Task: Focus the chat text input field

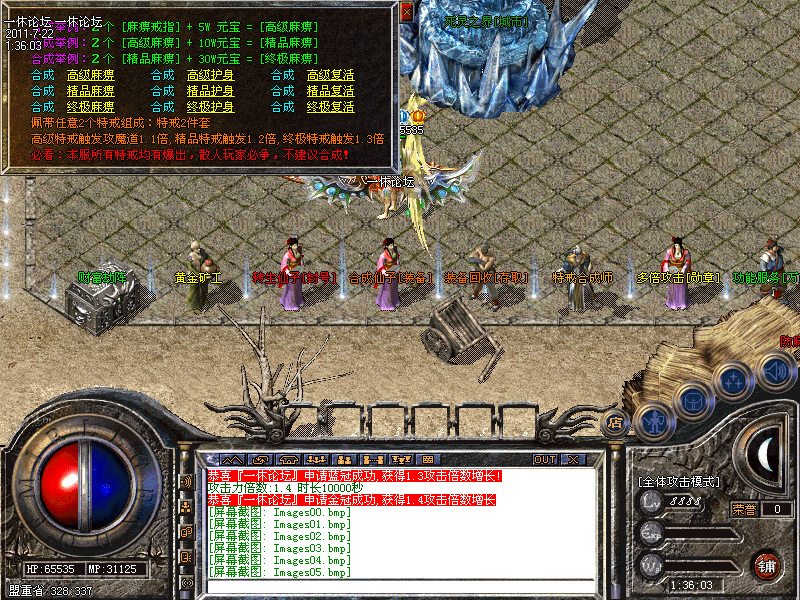Action: pos(400,587)
